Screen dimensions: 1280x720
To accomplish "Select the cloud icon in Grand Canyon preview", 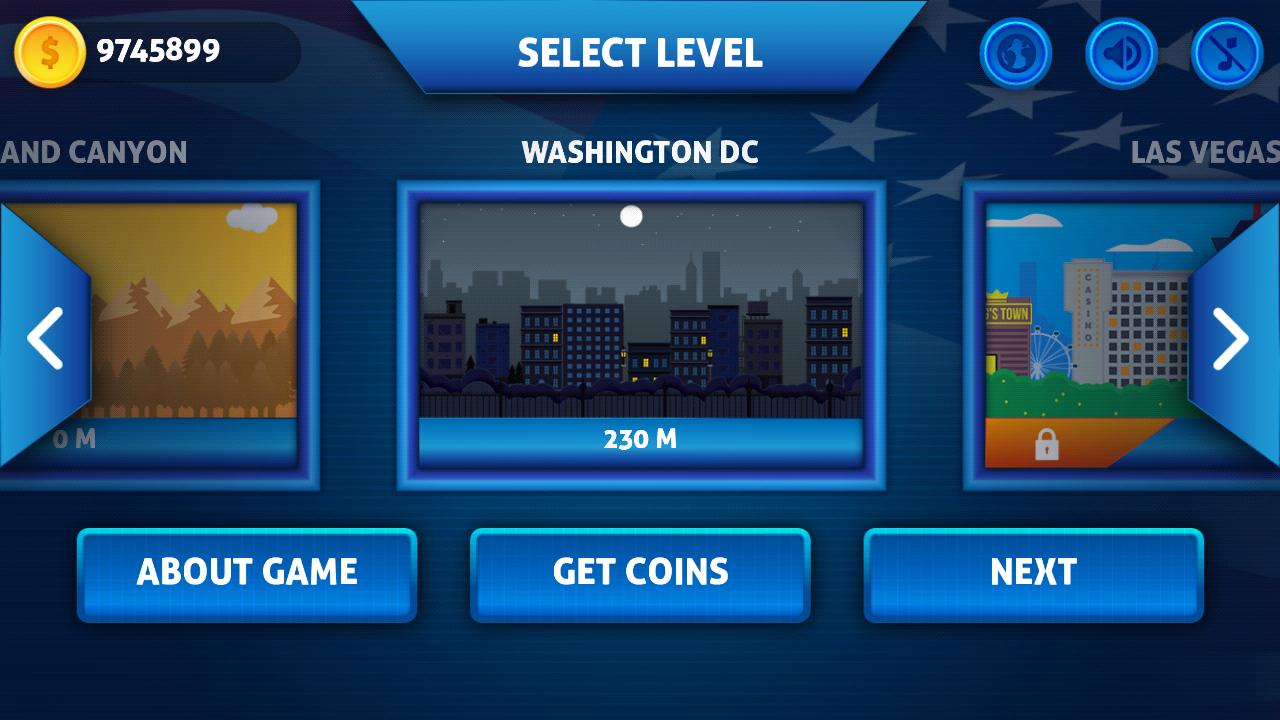I will (x=254, y=215).
